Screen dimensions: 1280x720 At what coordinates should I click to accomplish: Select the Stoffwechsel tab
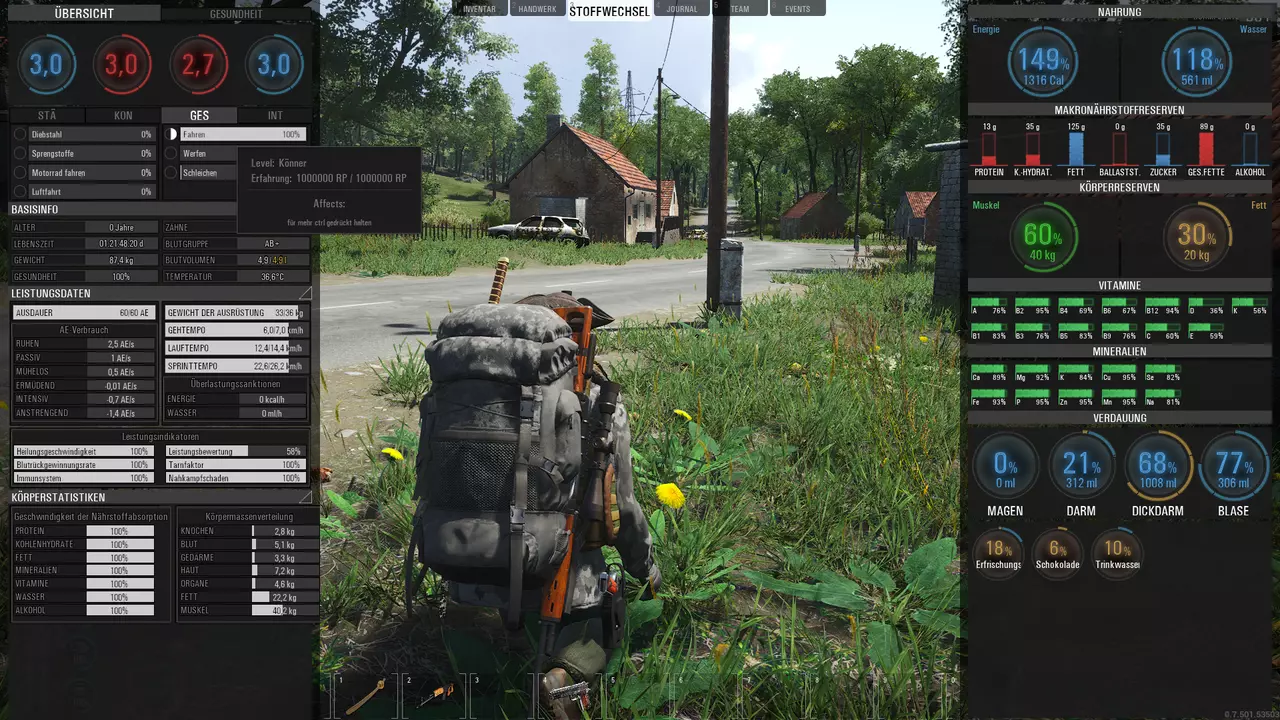click(609, 11)
